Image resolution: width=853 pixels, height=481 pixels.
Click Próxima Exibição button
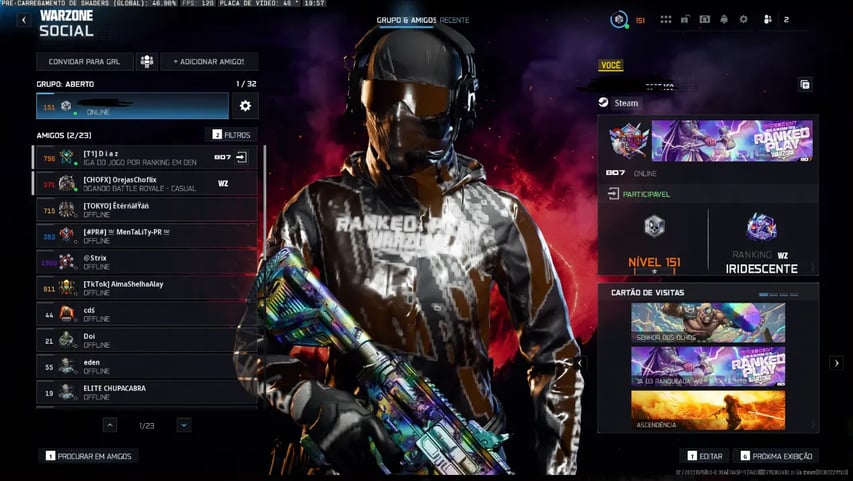point(776,456)
